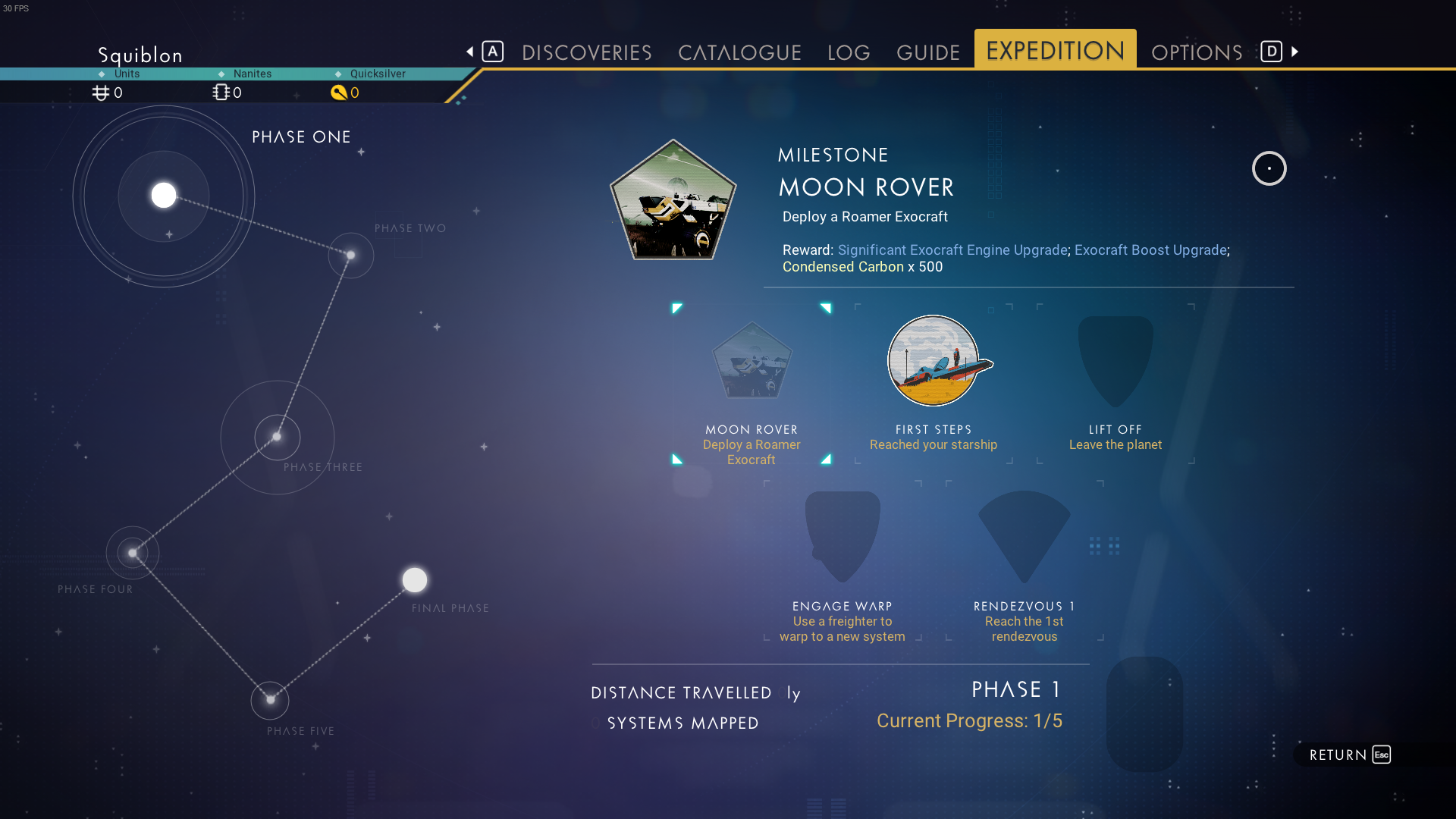Click the large Moon Rover pentagon artwork
This screenshot has height=819, width=1456.
(x=673, y=201)
